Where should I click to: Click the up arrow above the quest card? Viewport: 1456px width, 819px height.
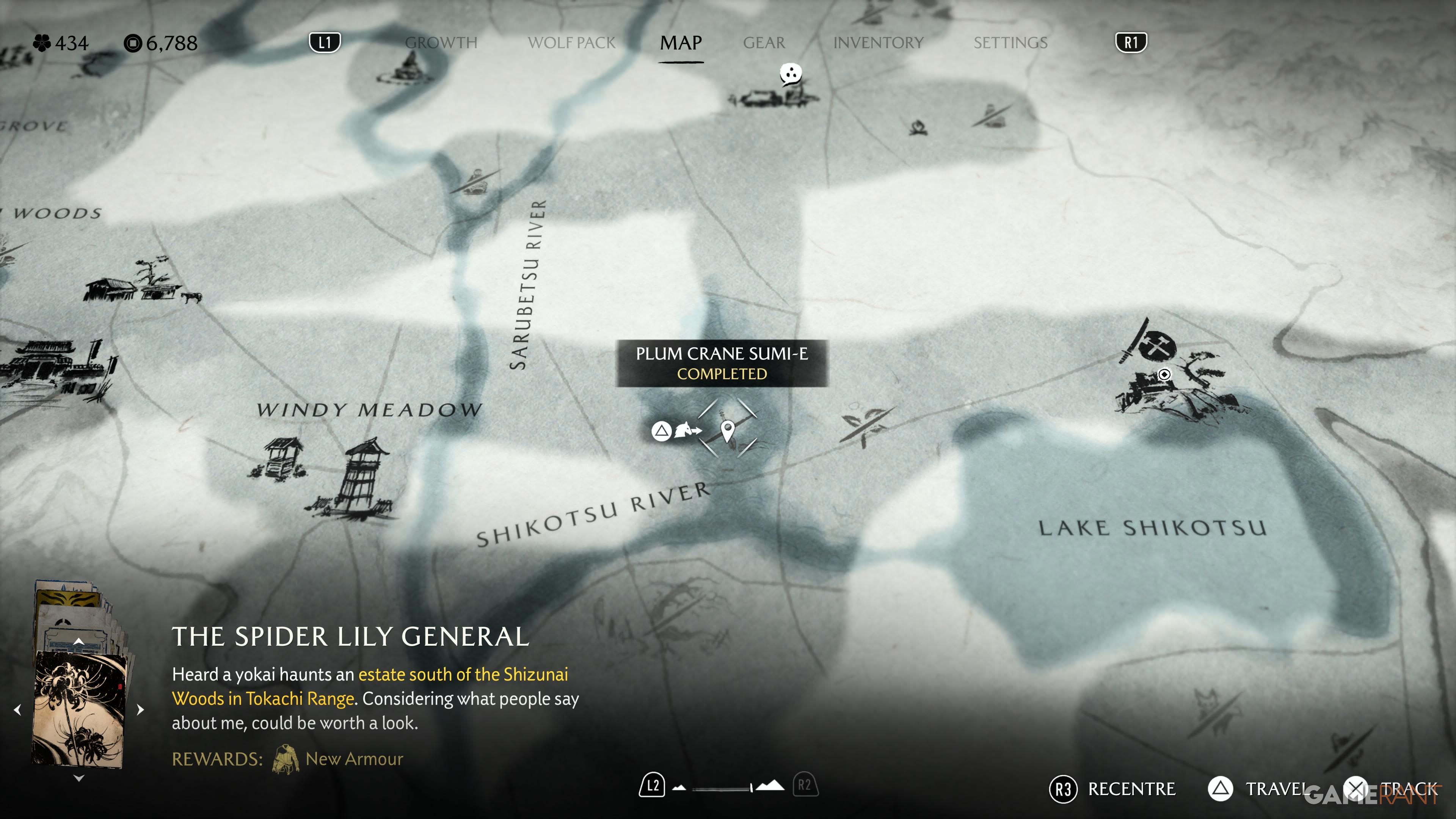79,641
